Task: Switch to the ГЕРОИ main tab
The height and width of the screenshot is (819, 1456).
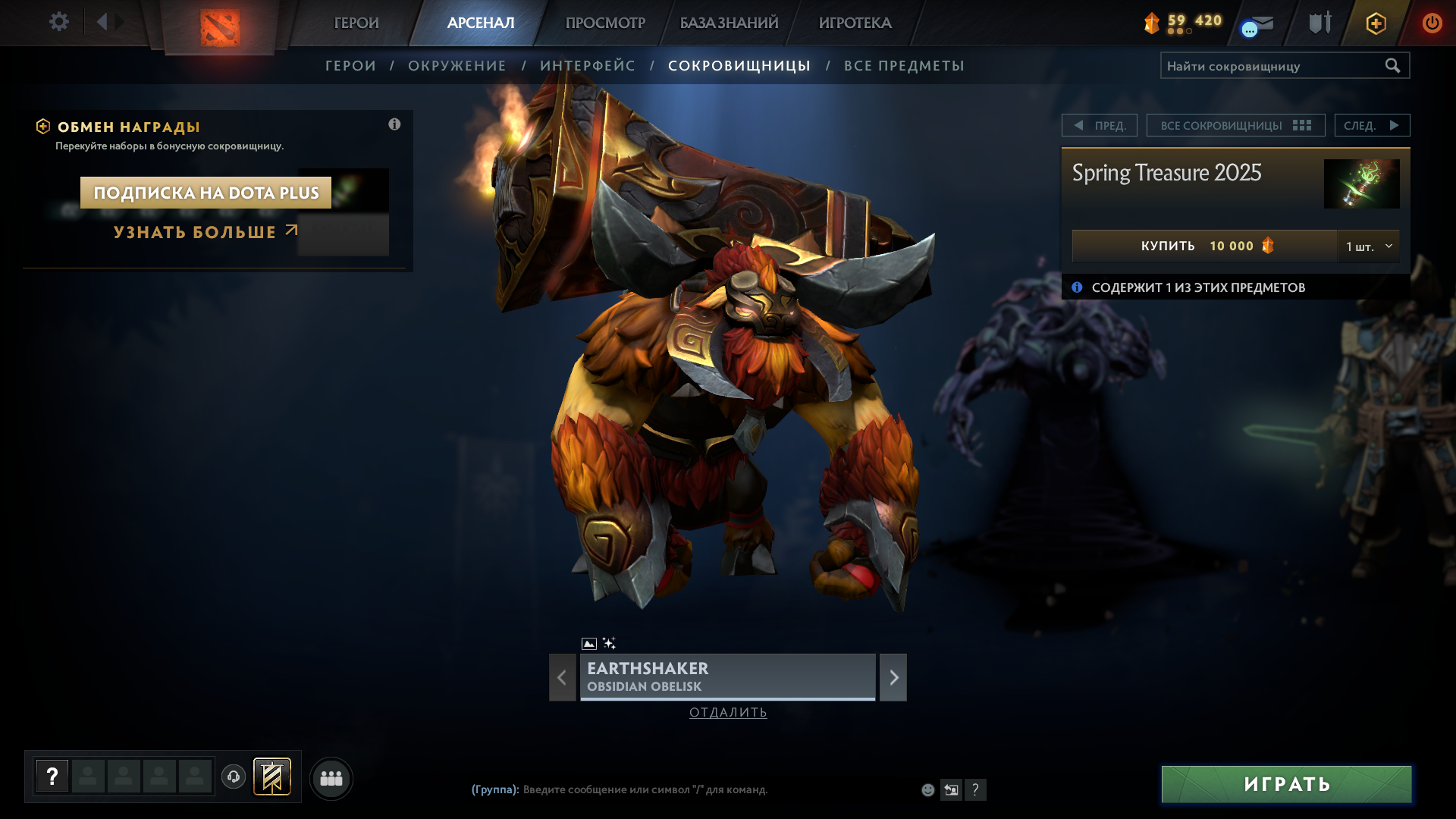Action: click(356, 23)
